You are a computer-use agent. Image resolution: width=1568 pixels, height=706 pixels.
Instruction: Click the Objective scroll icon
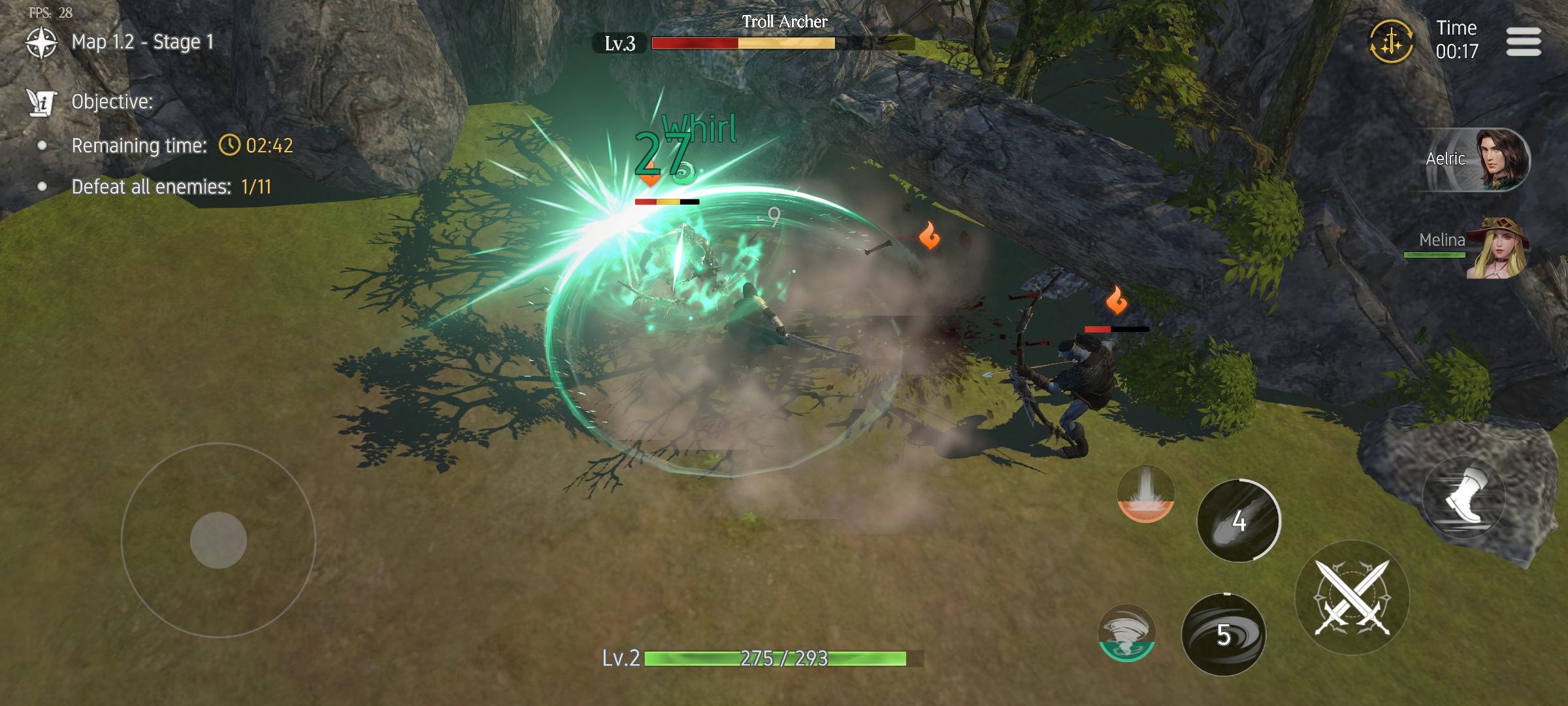tap(41, 102)
